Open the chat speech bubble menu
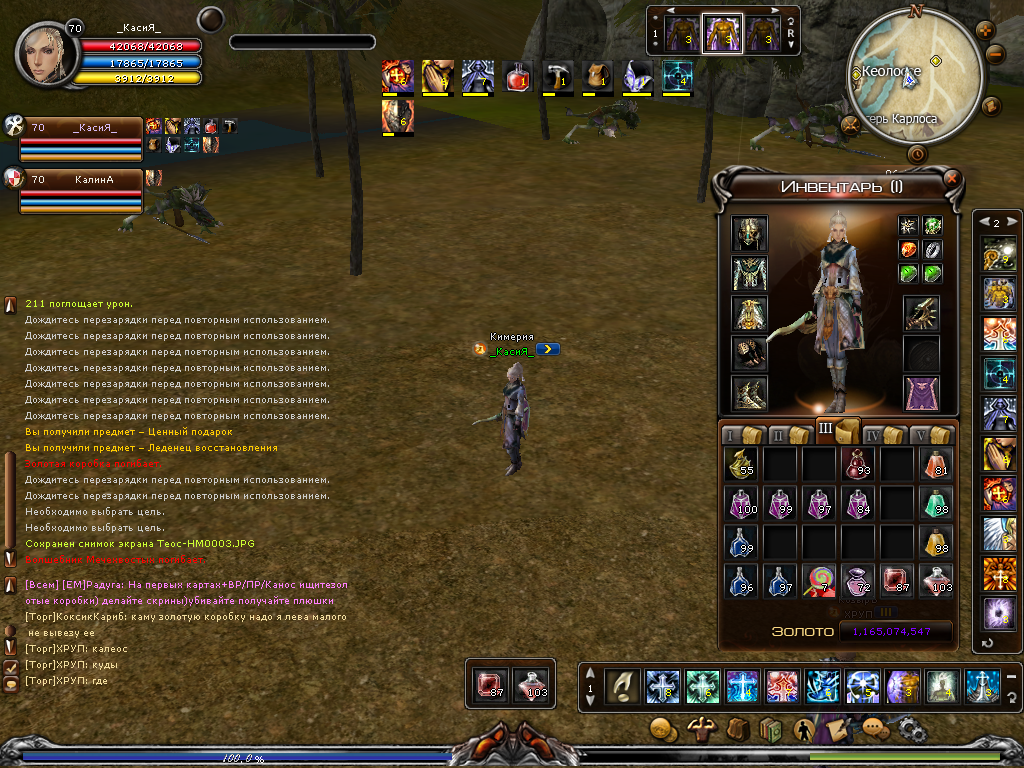The image size is (1024, 768). point(875,729)
